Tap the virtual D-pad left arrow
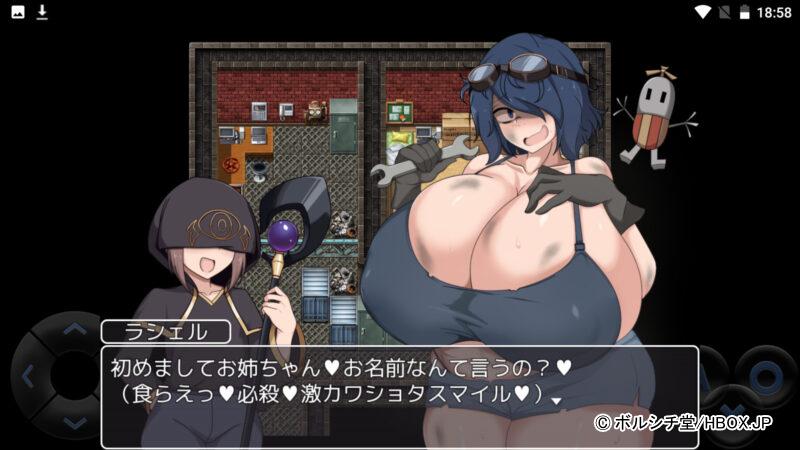Screen dimensions: 800x450 [29, 377]
